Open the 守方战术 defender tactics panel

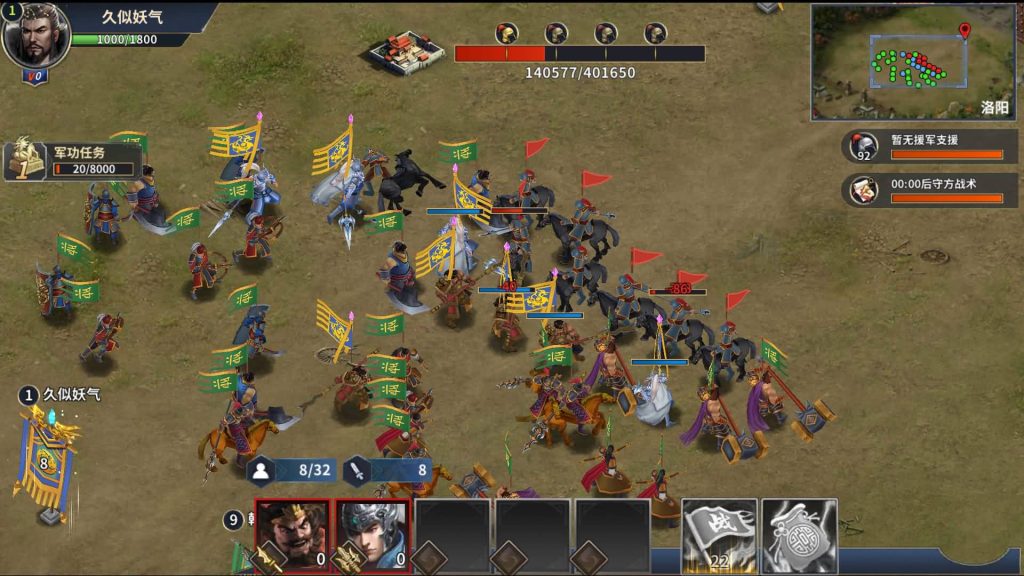point(930,189)
